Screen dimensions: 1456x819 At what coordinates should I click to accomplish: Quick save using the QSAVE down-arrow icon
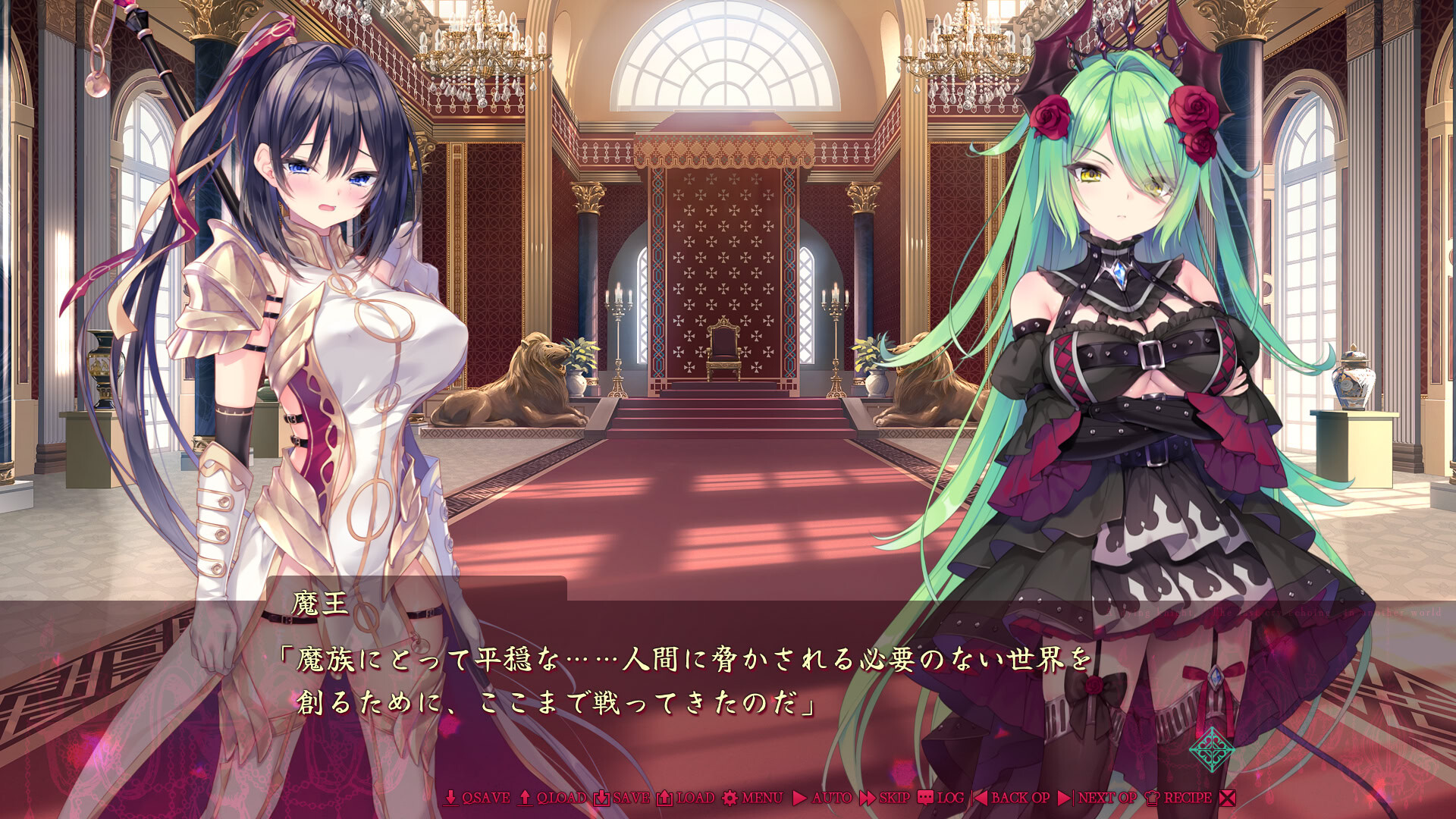pos(450,798)
